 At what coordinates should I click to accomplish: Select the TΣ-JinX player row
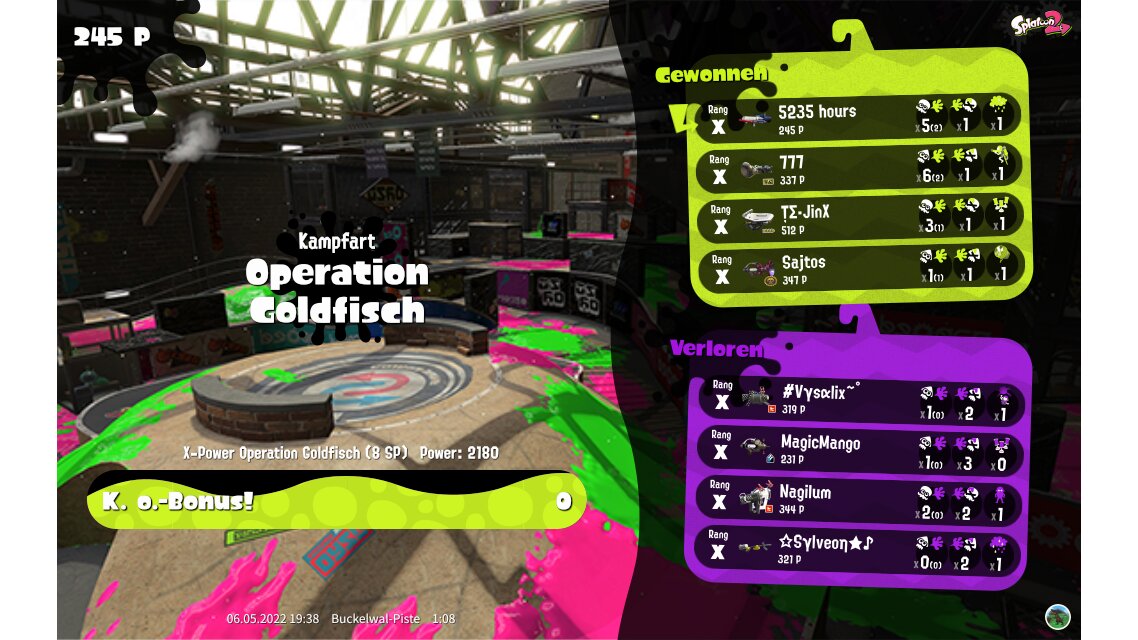(x=860, y=218)
